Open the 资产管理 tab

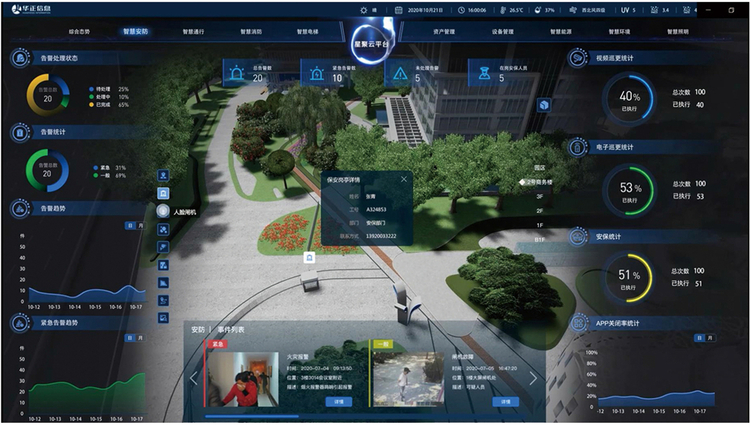tap(445, 31)
